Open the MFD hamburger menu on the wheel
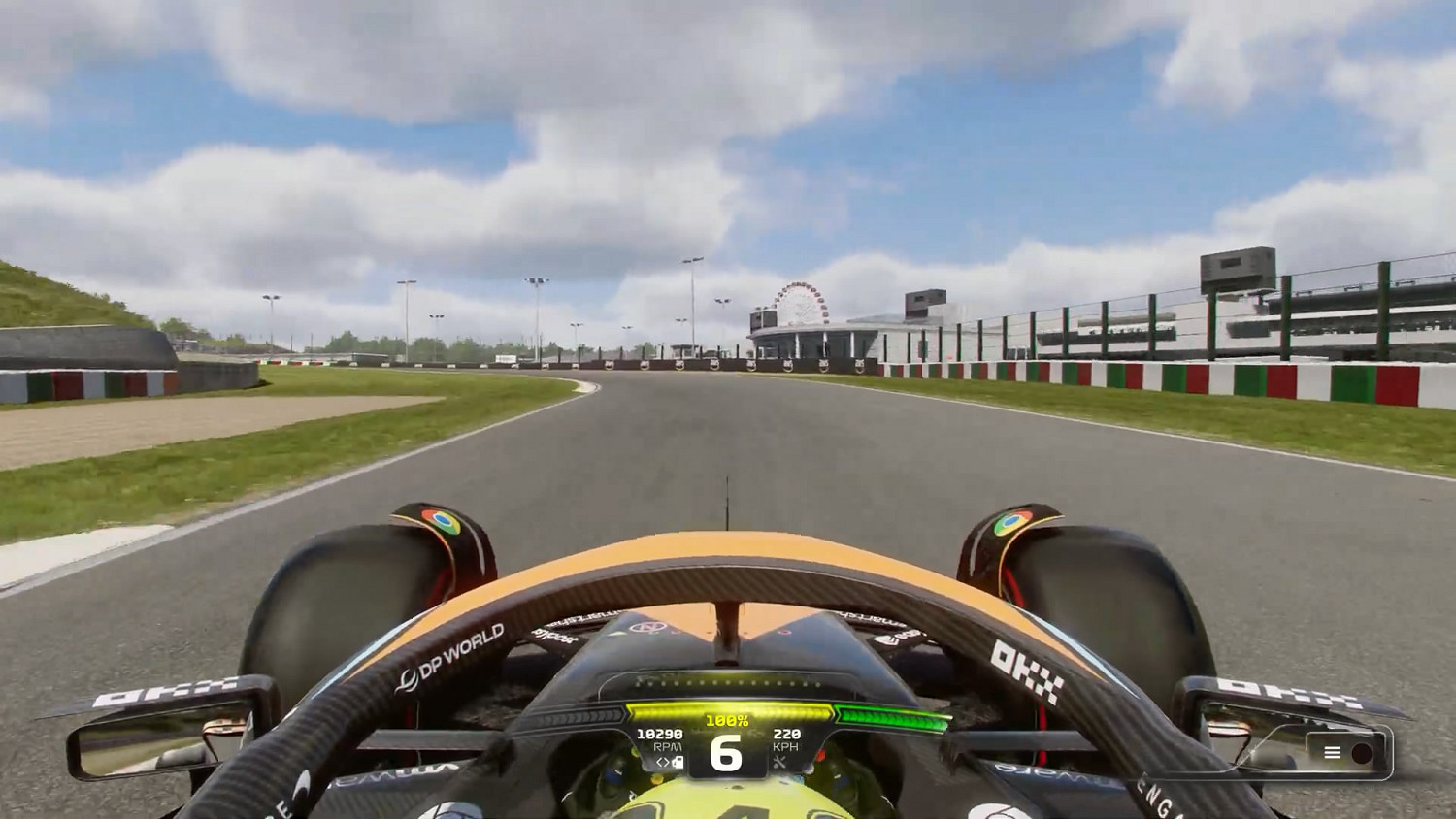The width and height of the screenshot is (1456, 819). point(1333,752)
